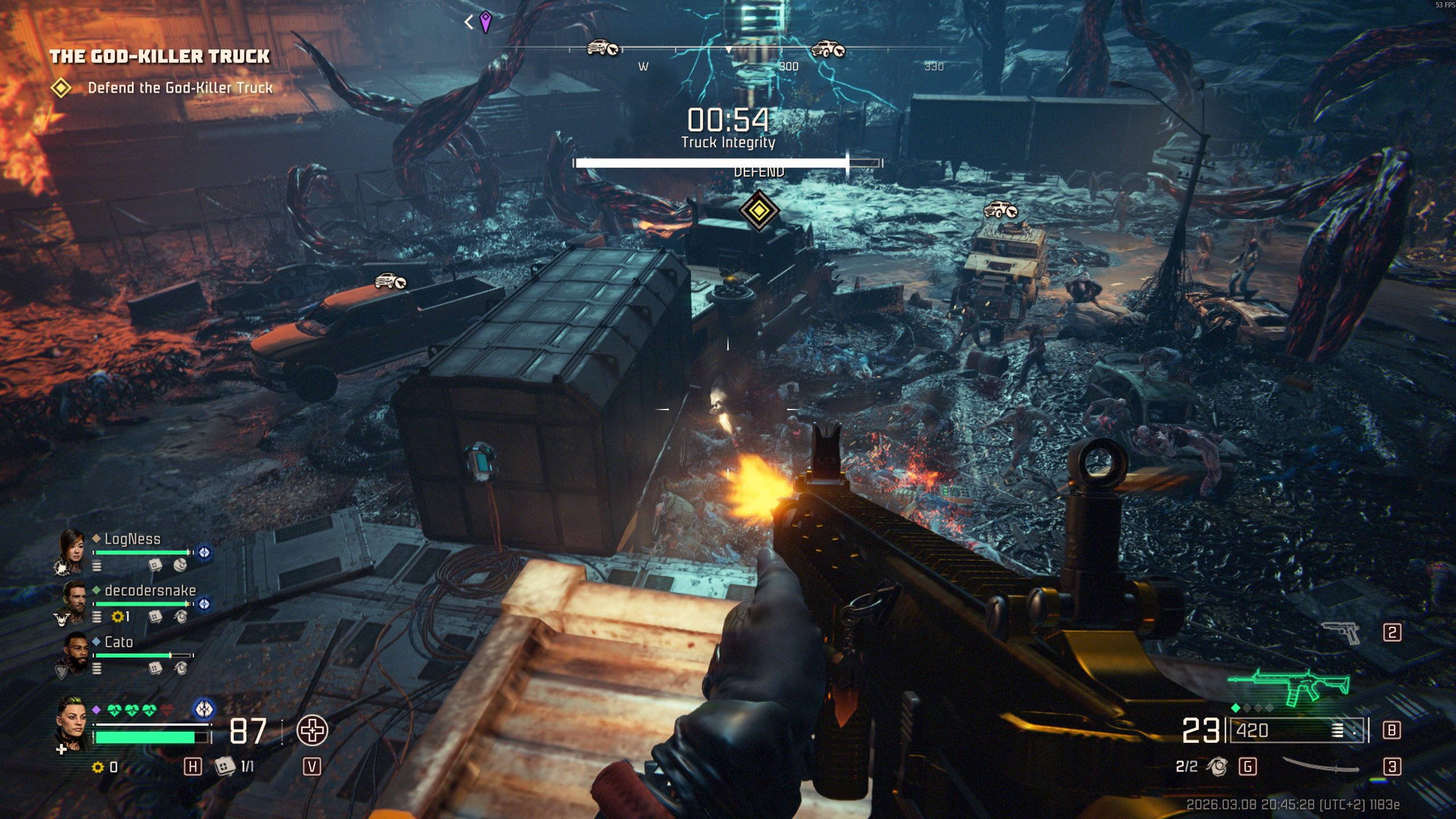Choose the green assault rifle weapon icon
1456x819 pixels.
(x=1289, y=686)
